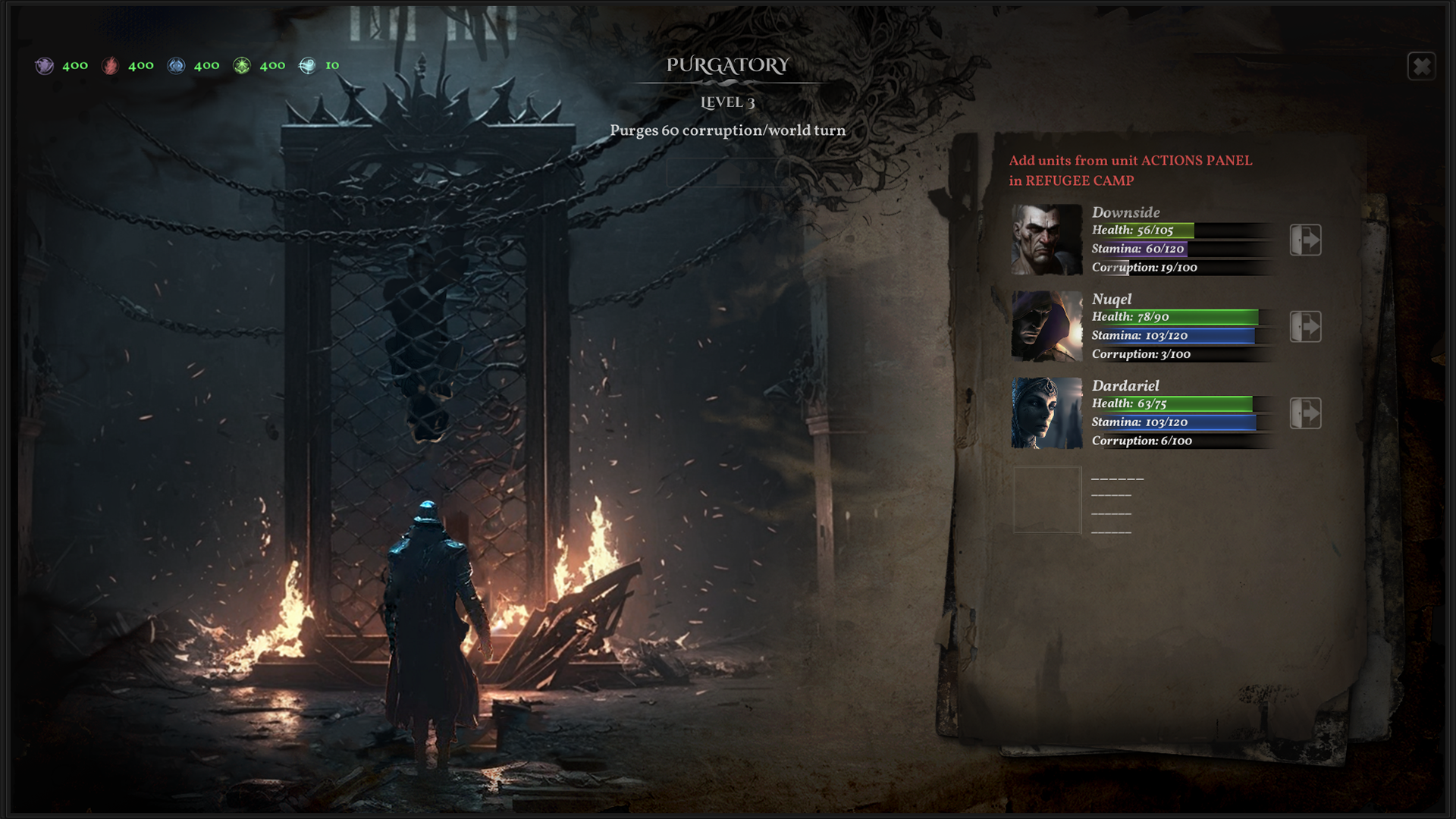The width and height of the screenshot is (1456, 819).
Task: Click the transfer-out icon next to Dardariel
Action: coord(1305,413)
